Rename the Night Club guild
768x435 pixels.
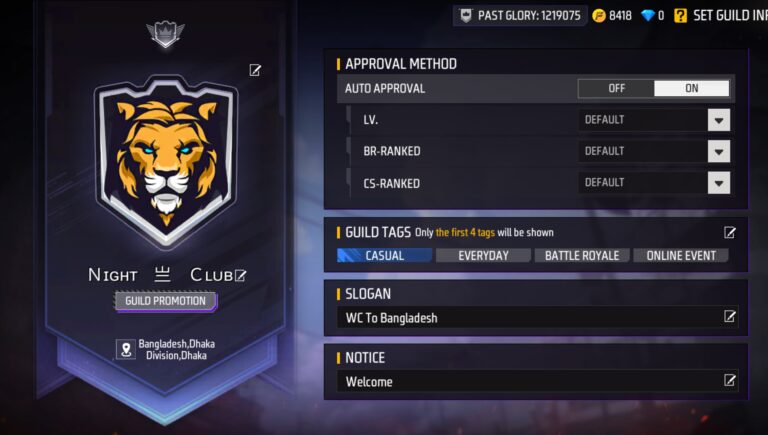pyautogui.click(x=240, y=275)
